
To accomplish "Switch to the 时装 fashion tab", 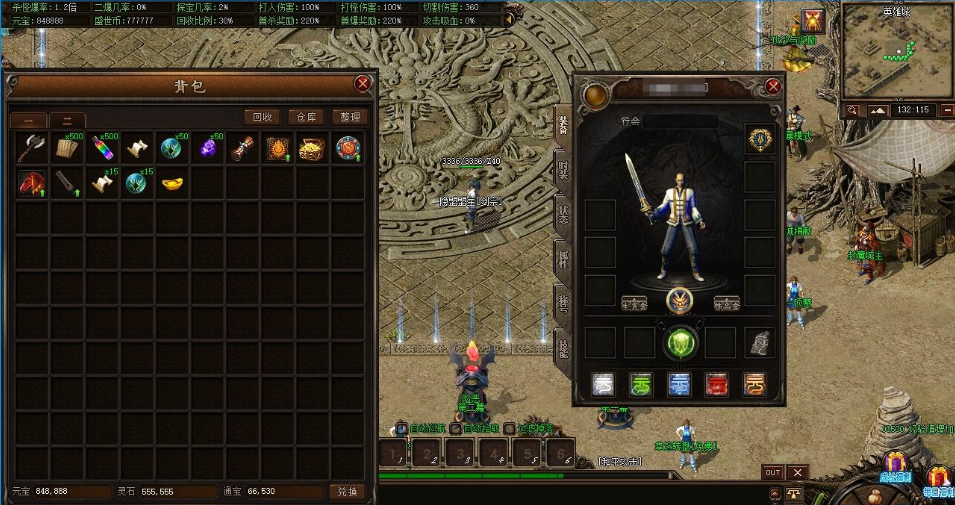I will (563, 168).
